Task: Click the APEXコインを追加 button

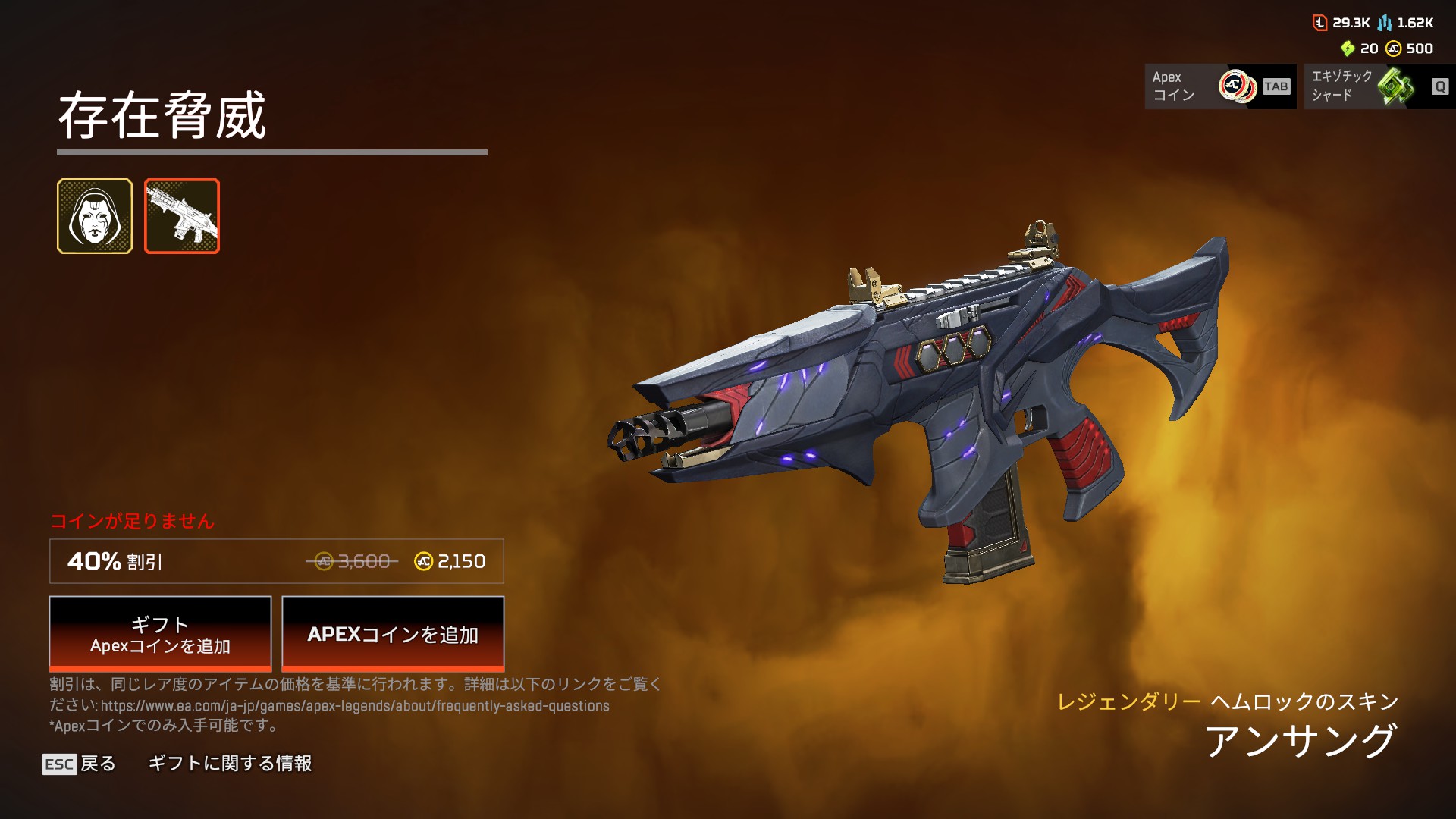Action: [393, 634]
